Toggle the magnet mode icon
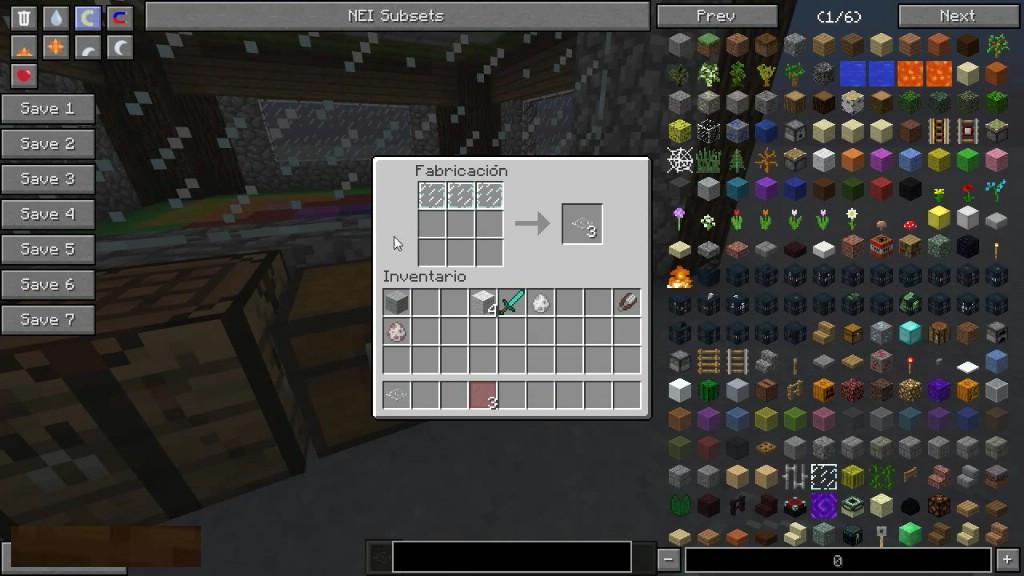This screenshot has height=576, width=1024. tap(120, 18)
